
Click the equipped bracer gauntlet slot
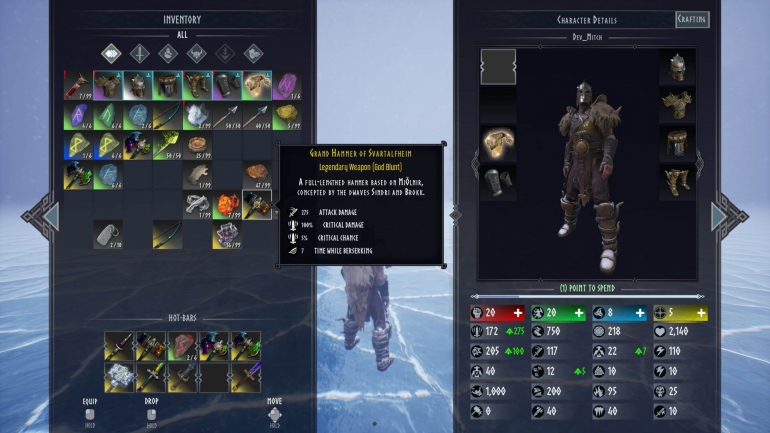498,181
